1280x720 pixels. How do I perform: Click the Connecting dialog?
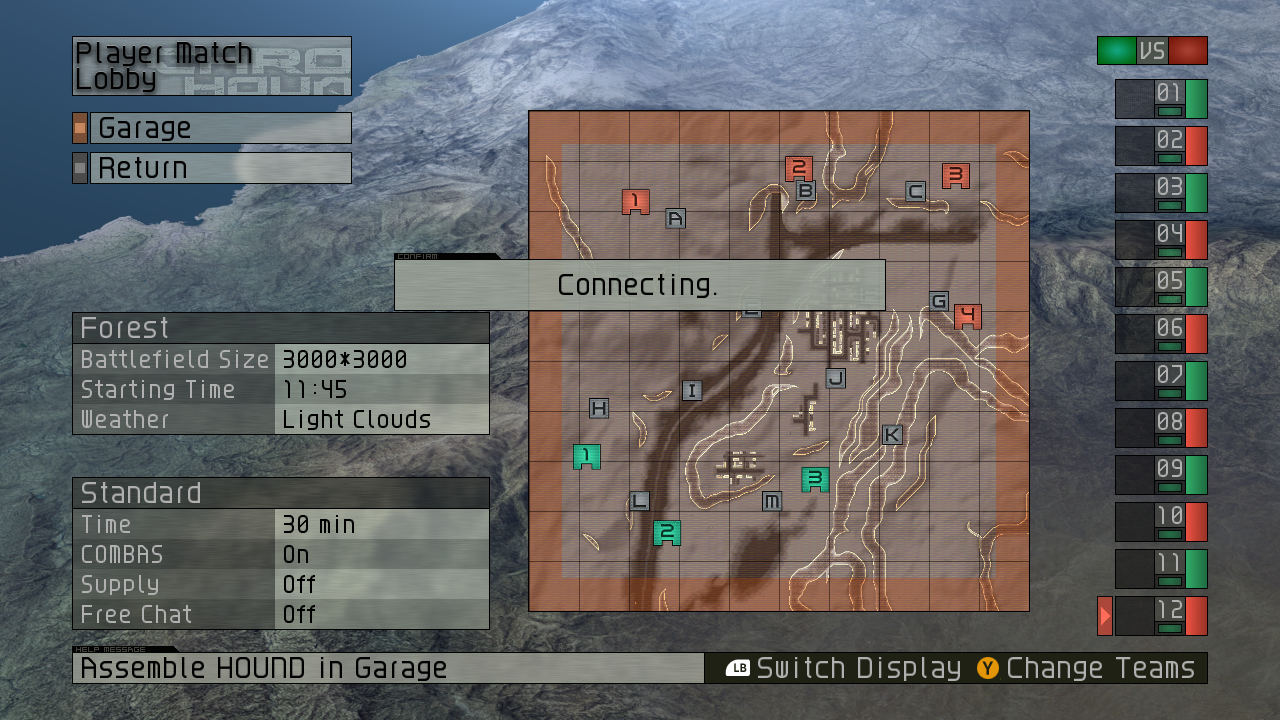point(639,285)
